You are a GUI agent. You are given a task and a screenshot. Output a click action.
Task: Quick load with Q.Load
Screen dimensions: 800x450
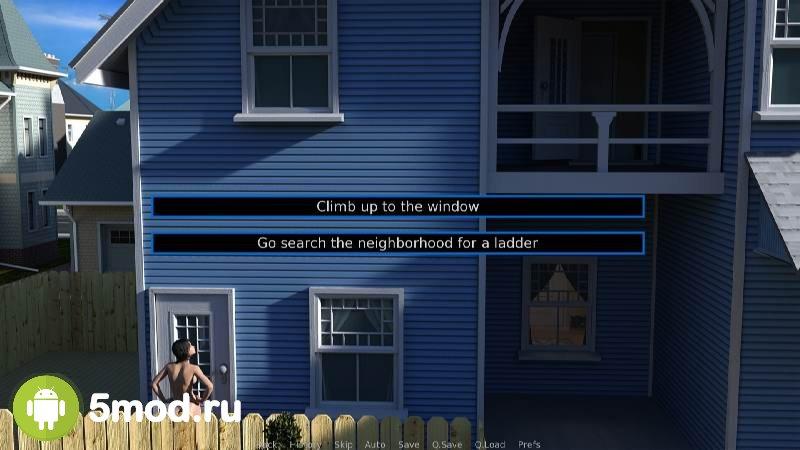[490, 444]
